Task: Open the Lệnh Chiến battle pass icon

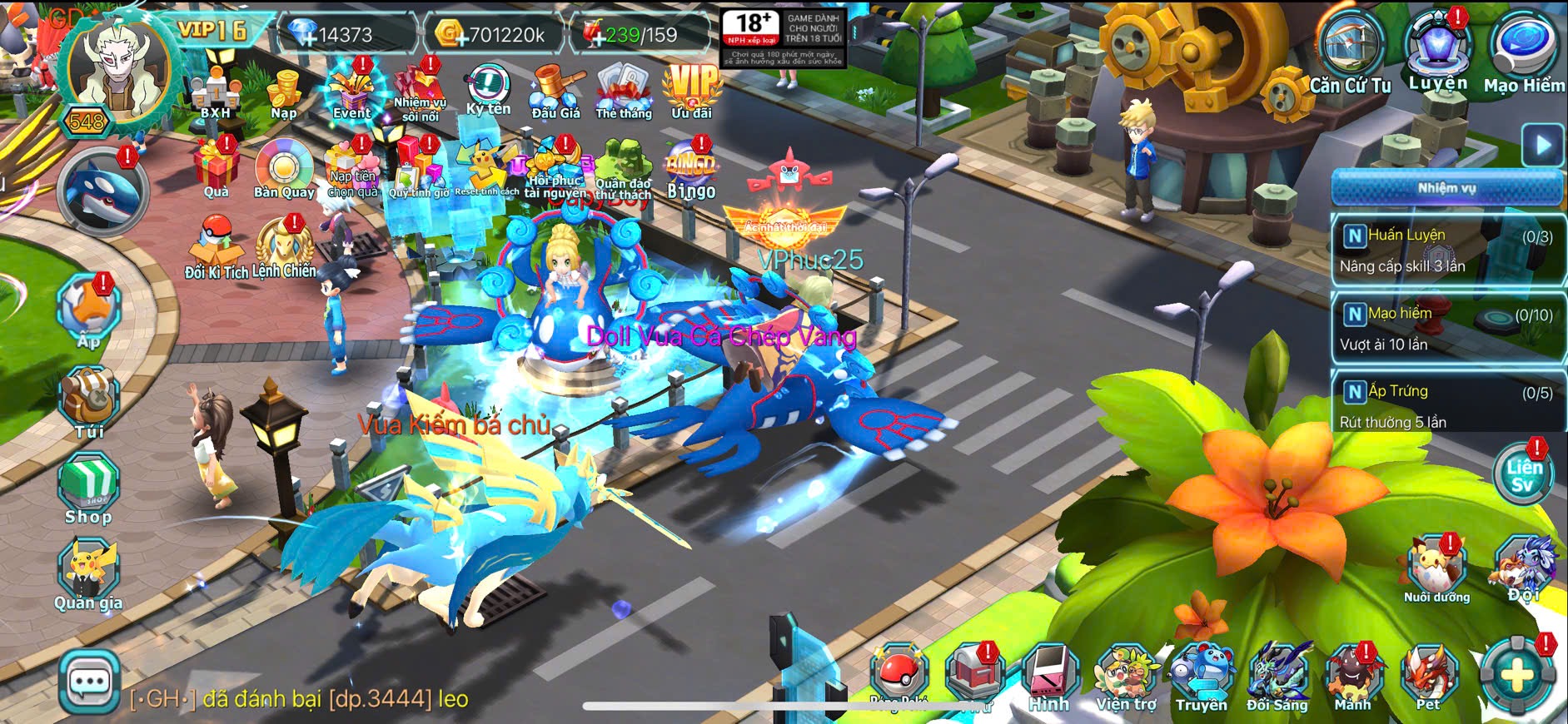Action: (285, 248)
